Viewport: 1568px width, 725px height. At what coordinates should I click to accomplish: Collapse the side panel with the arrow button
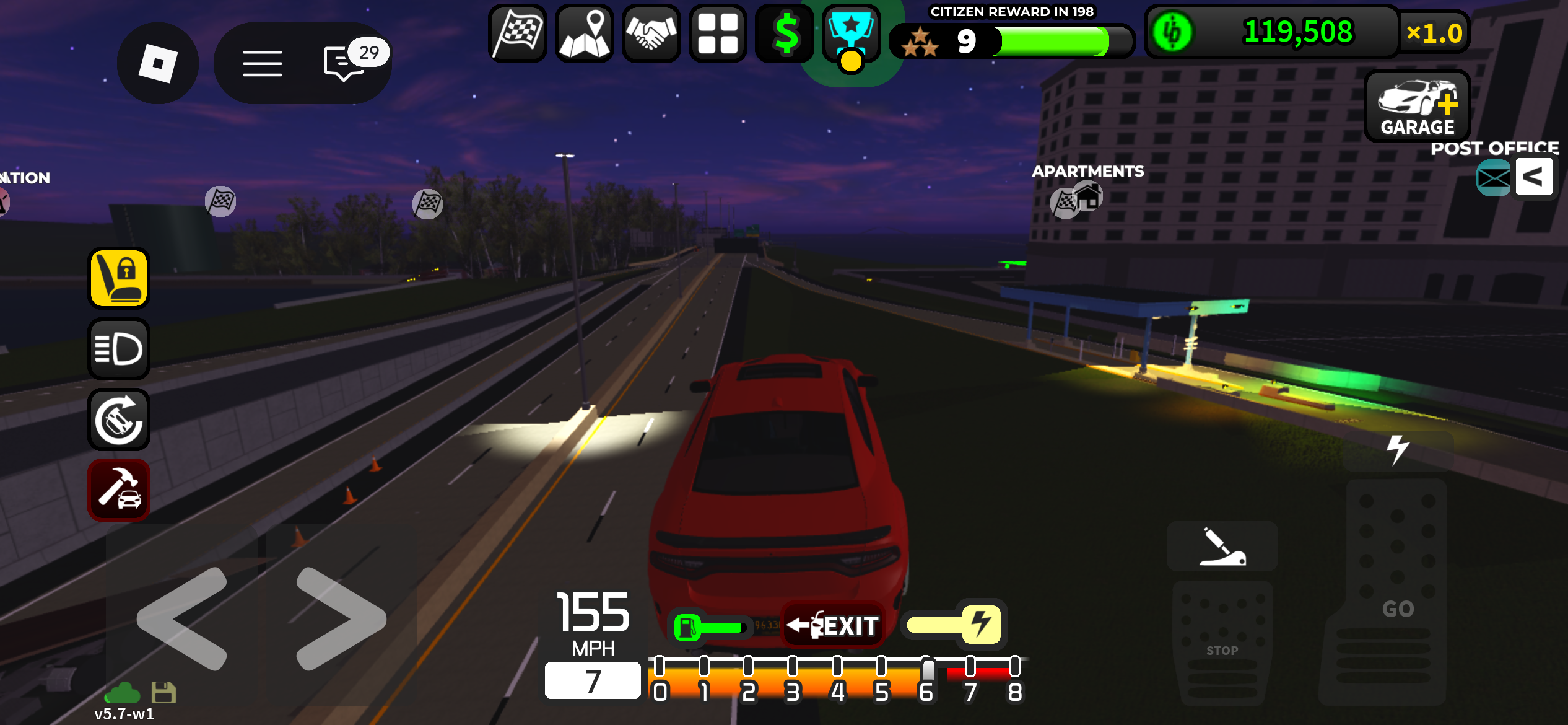point(1533,177)
